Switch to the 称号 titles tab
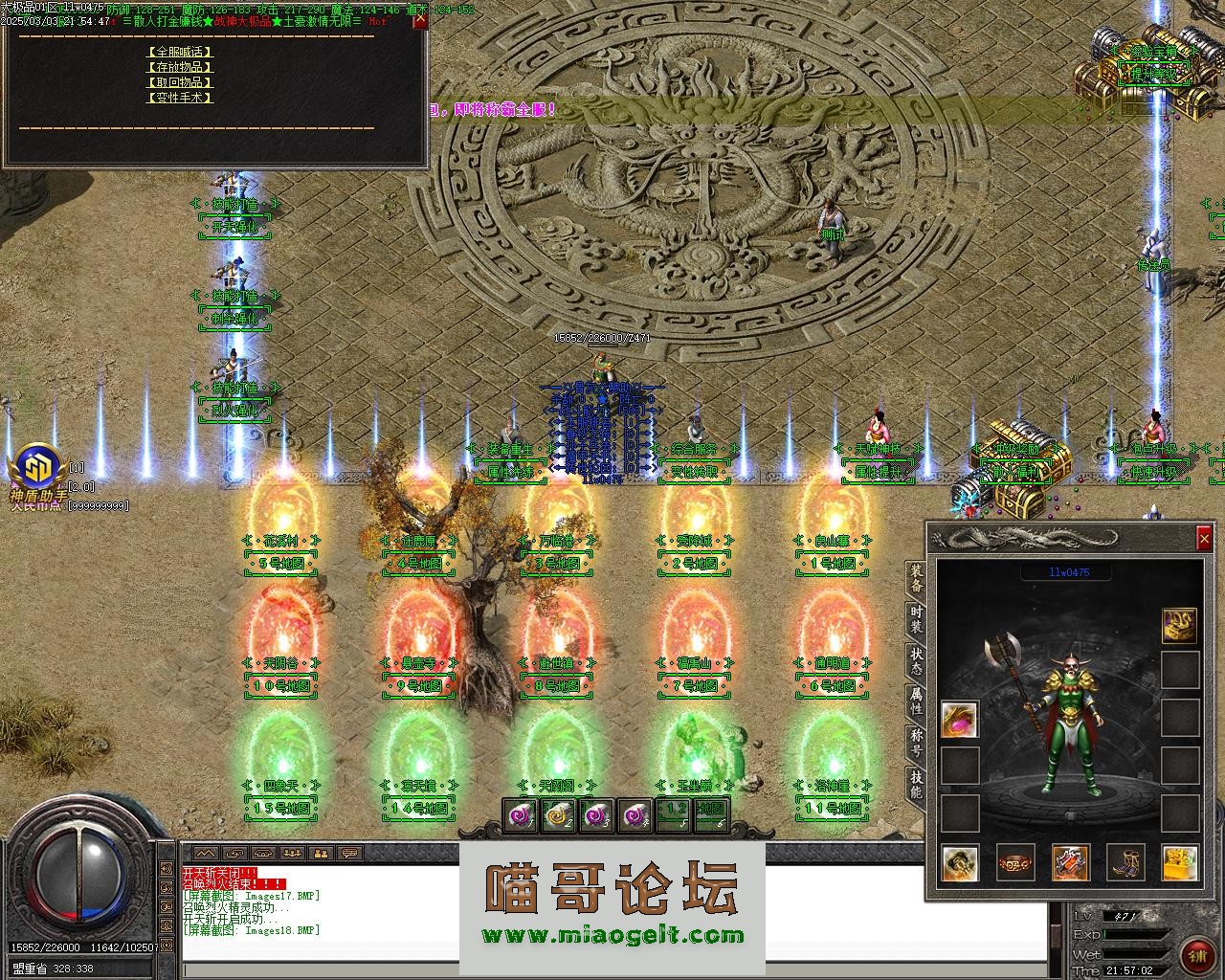Image resolution: width=1225 pixels, height=980 pixels. [917, 743]
